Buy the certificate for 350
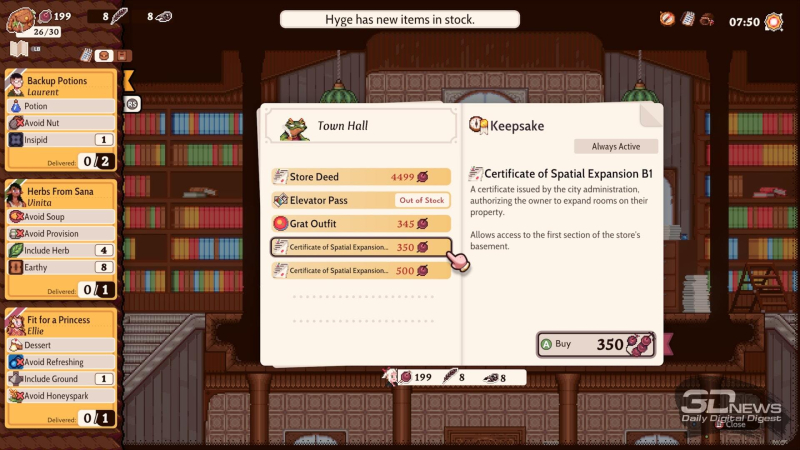 pyautogui.click(x=596, y=344)
